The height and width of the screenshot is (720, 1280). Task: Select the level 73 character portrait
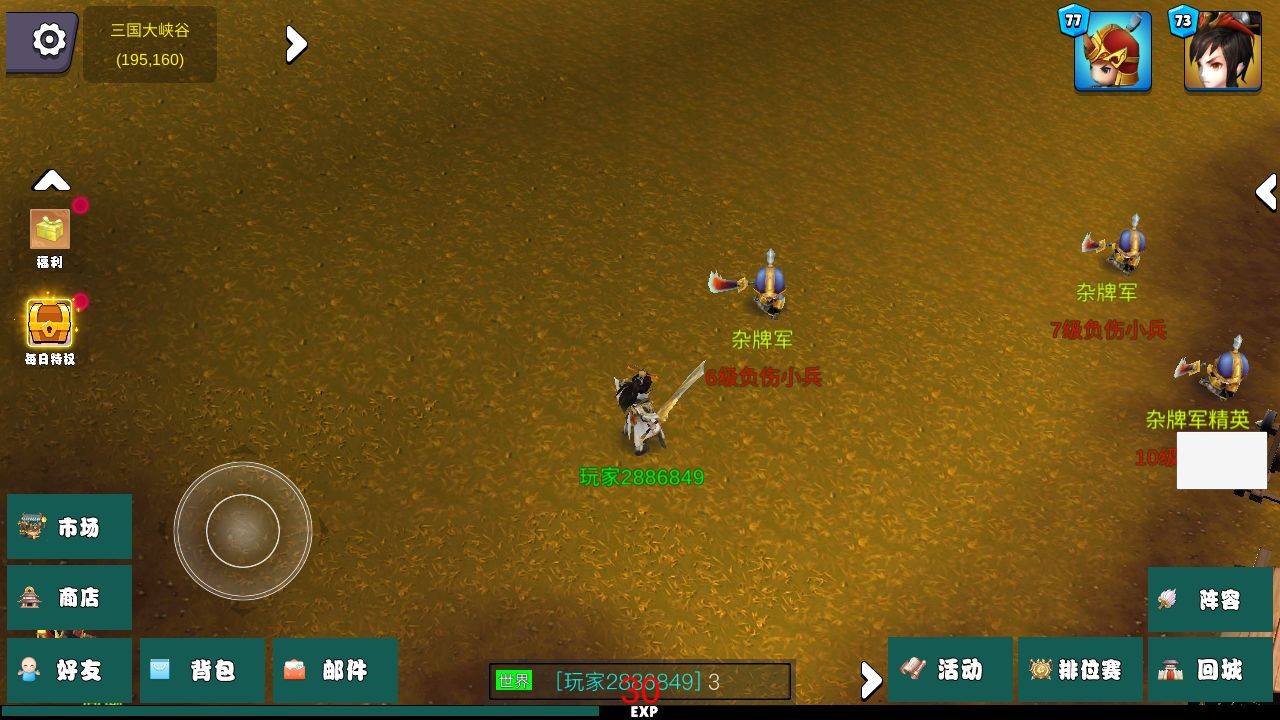(1220, 50)
